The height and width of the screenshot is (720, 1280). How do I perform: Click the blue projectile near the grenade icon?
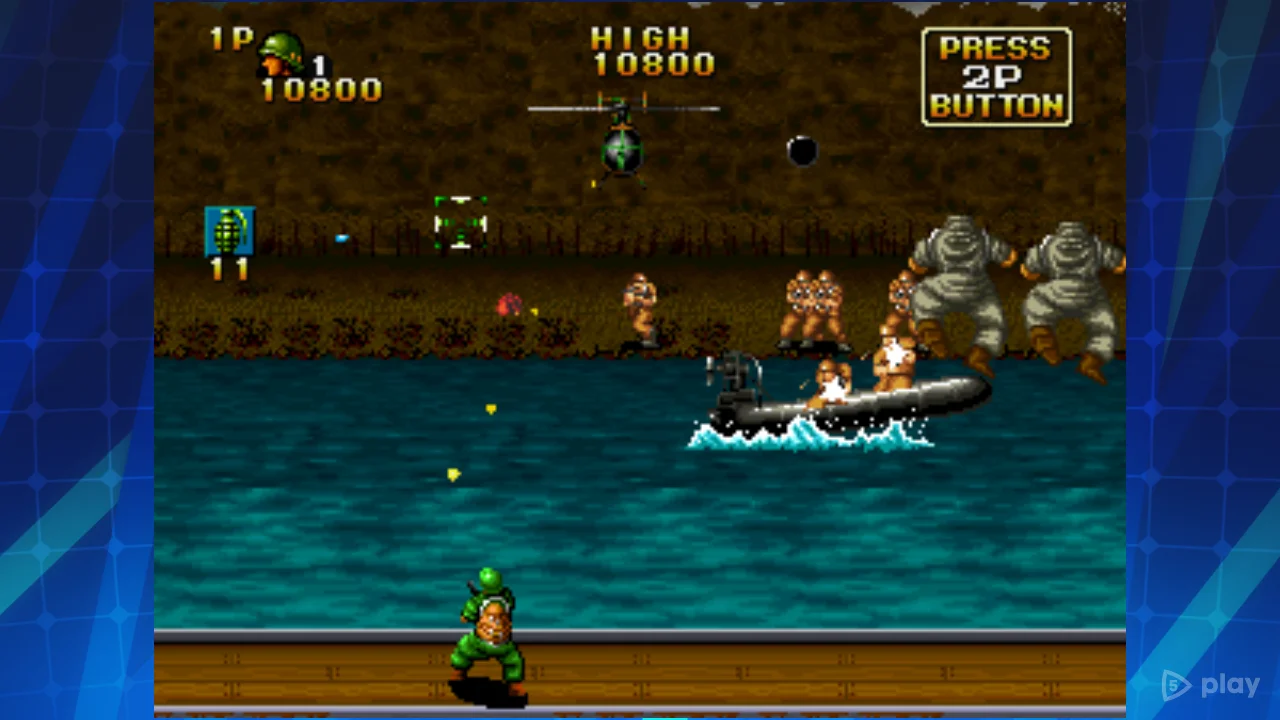(x=342, y=237)
